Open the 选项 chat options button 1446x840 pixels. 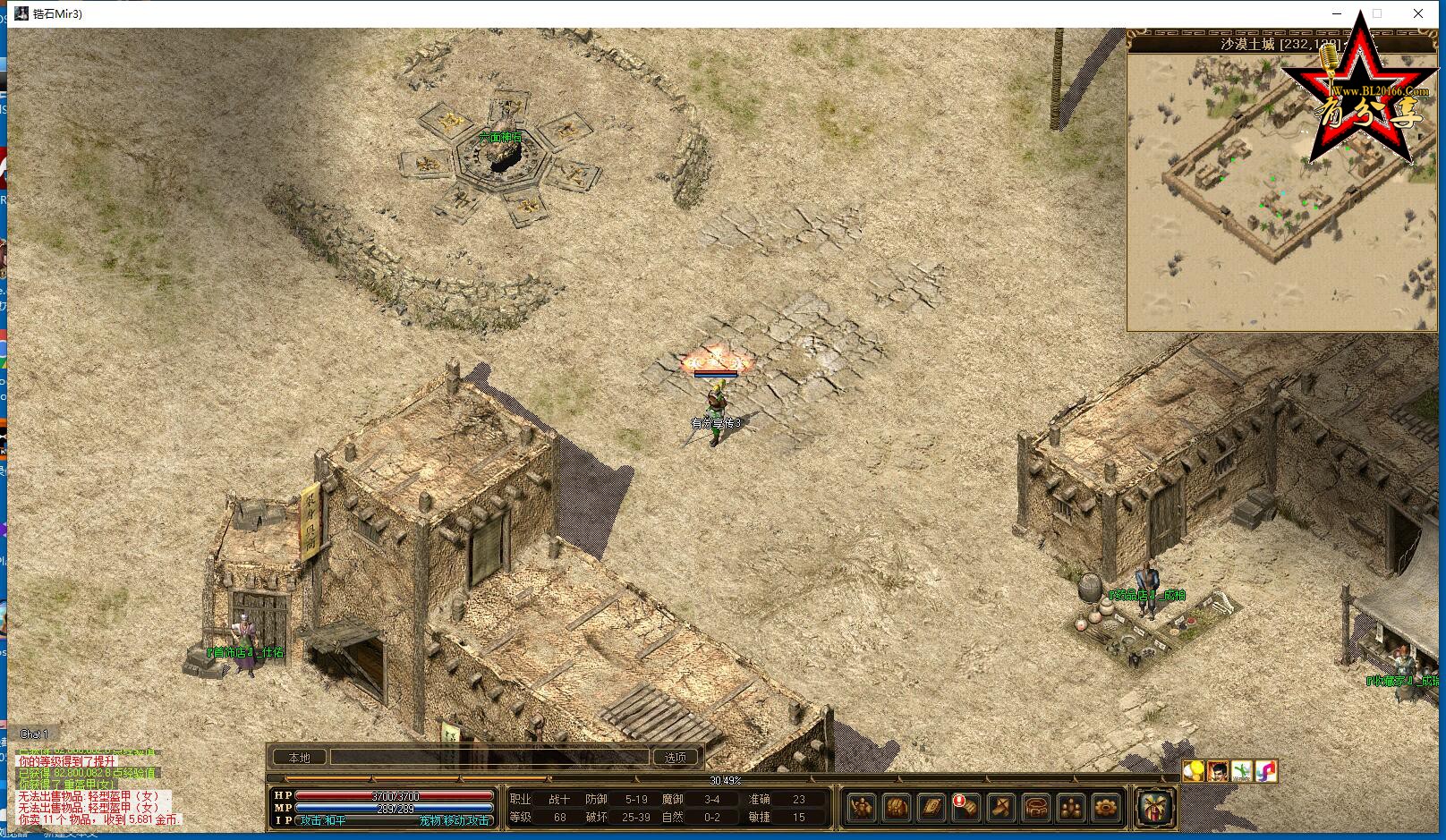(675, 758)
